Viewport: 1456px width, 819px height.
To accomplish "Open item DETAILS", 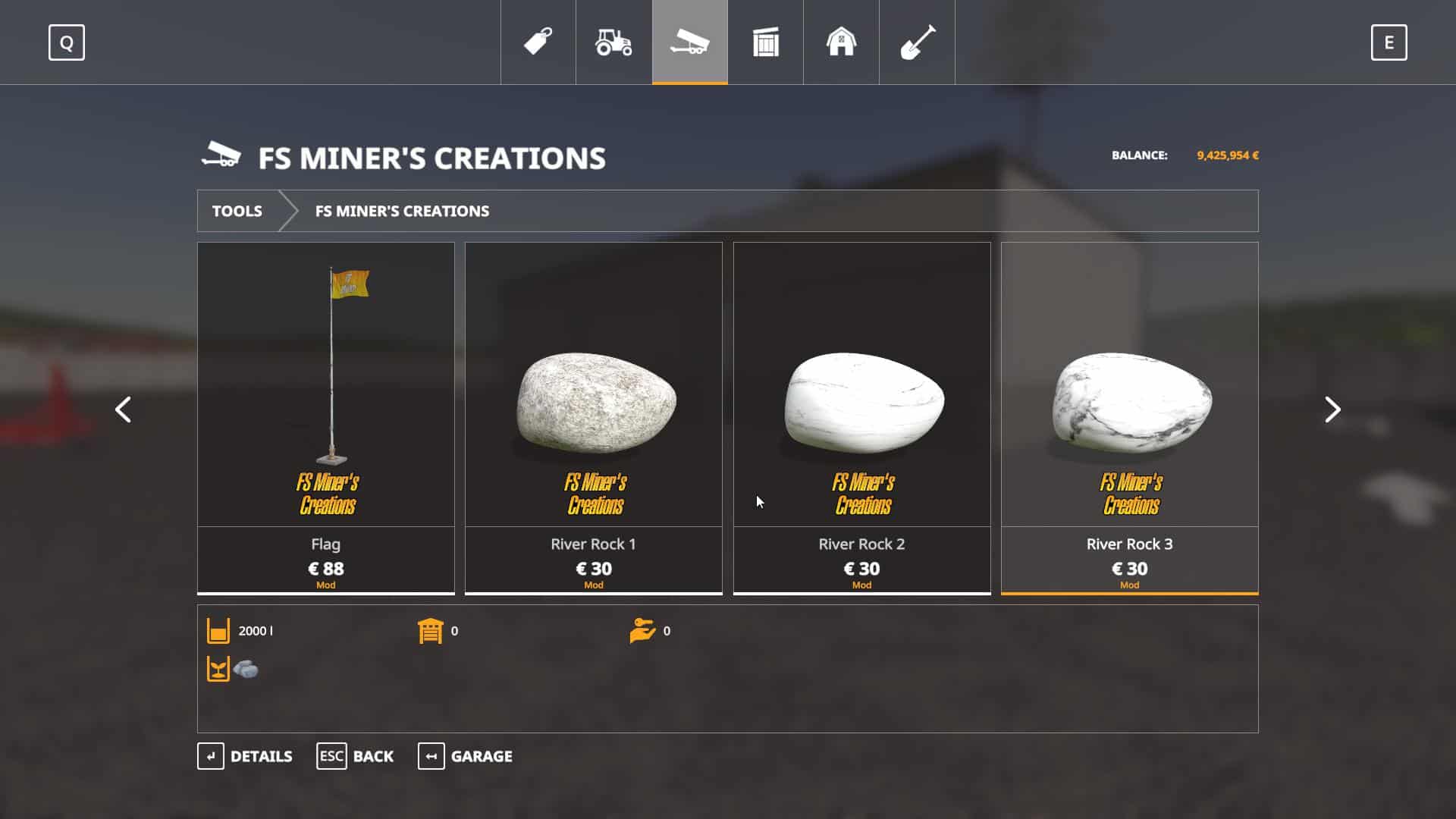I will (x=245, y=756).
